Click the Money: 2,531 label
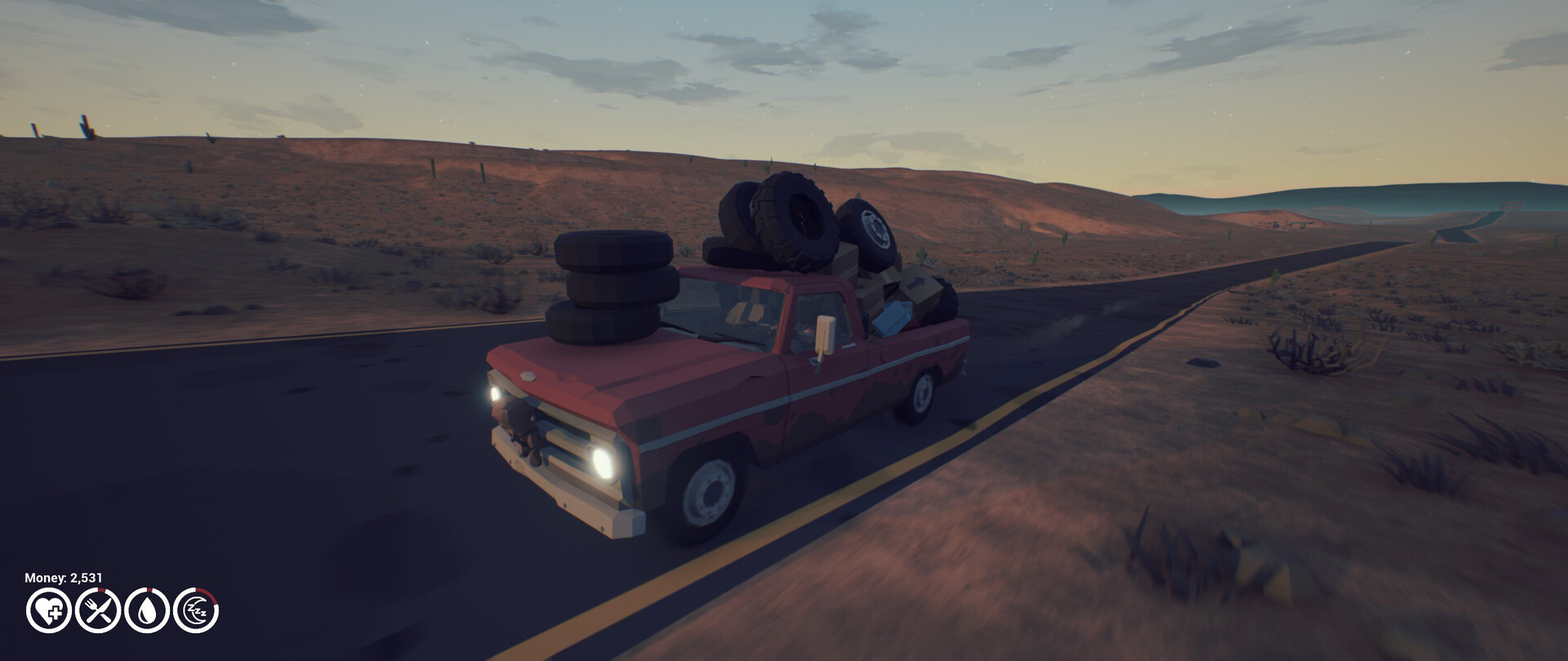The height and width of the screenshot is (661, 1568). click(x=62, y=577)
